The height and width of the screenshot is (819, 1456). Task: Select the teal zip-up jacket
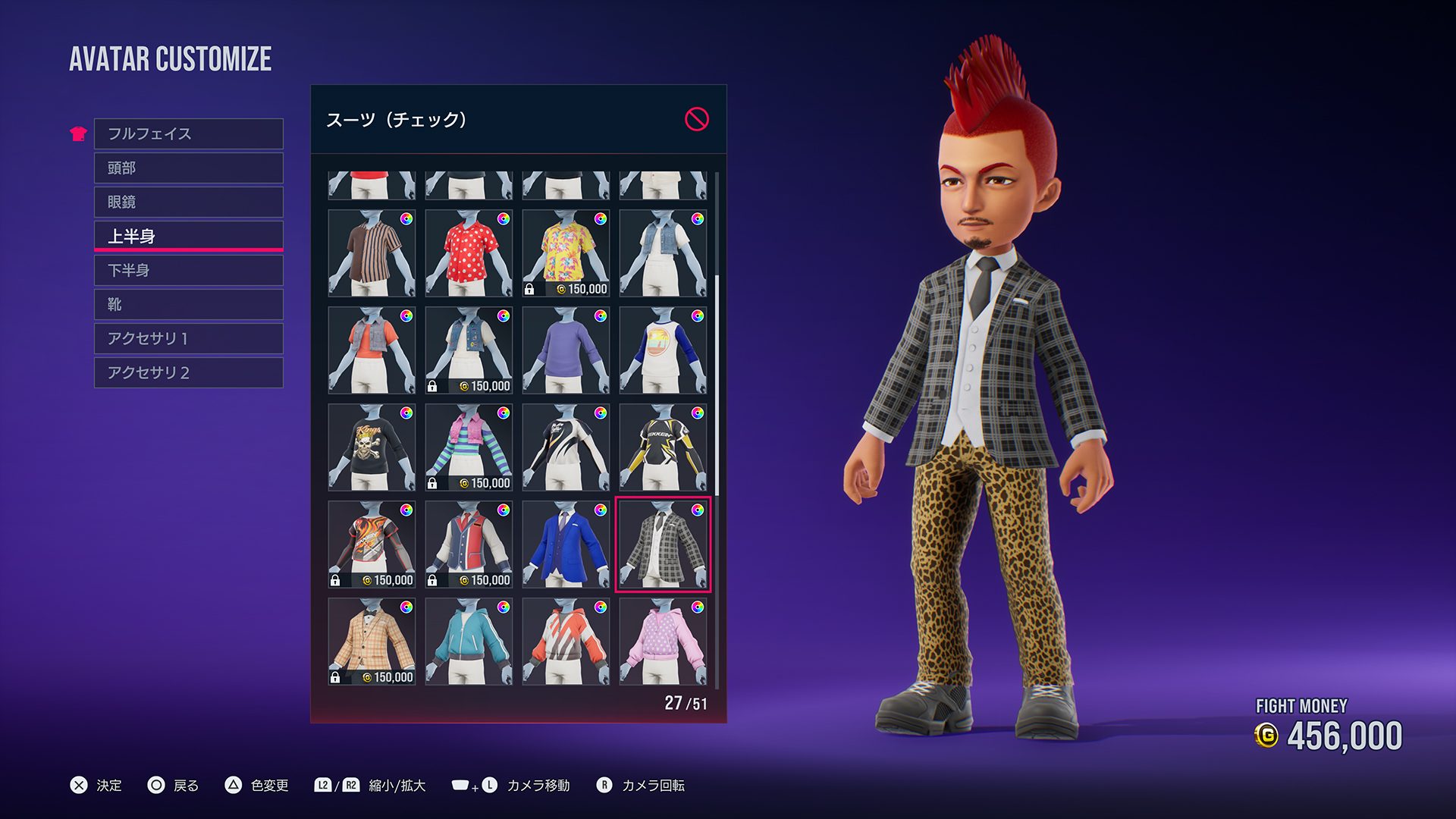(468, 642)
